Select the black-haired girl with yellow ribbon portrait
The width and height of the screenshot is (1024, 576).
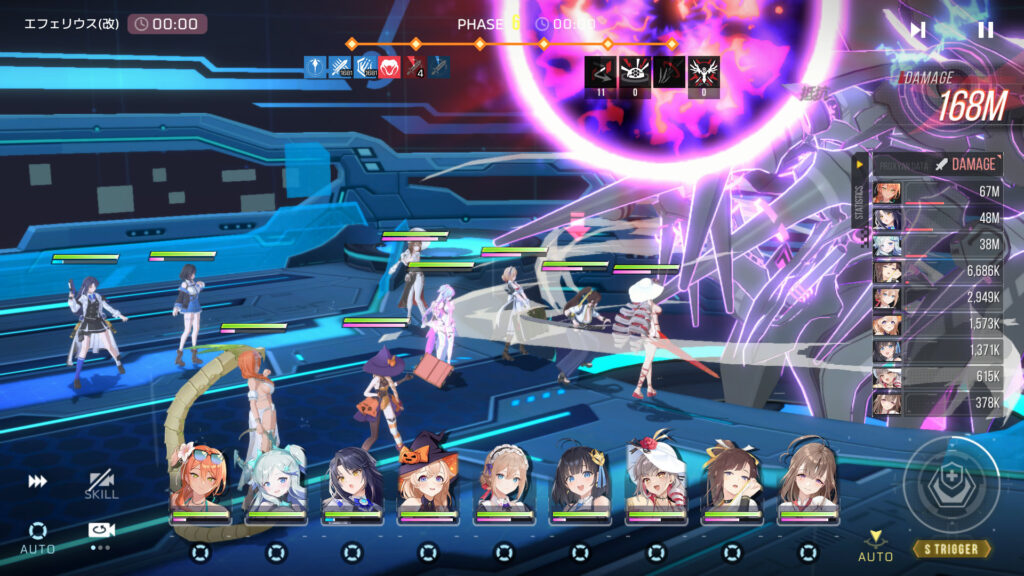[580, 478]
